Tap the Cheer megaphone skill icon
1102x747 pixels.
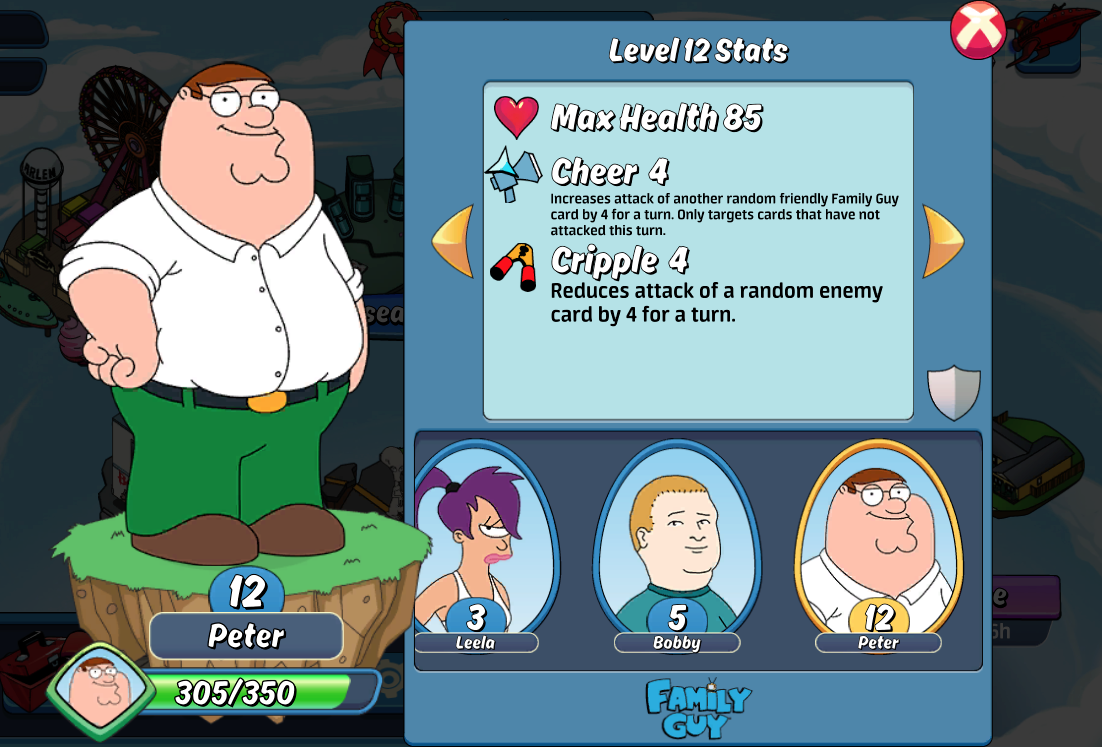pos(514,174)
